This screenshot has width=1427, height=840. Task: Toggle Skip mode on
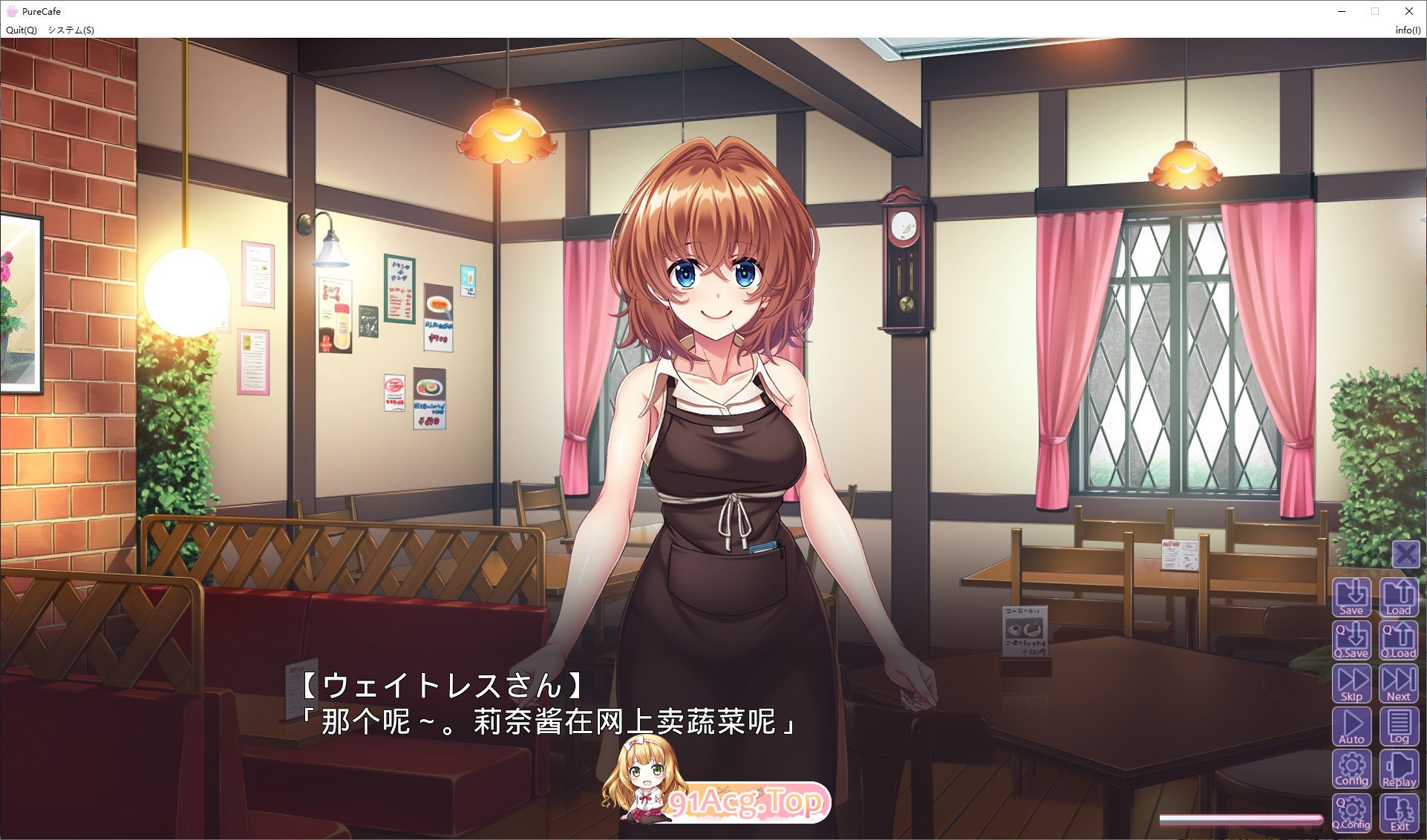tap(1352, 682)
